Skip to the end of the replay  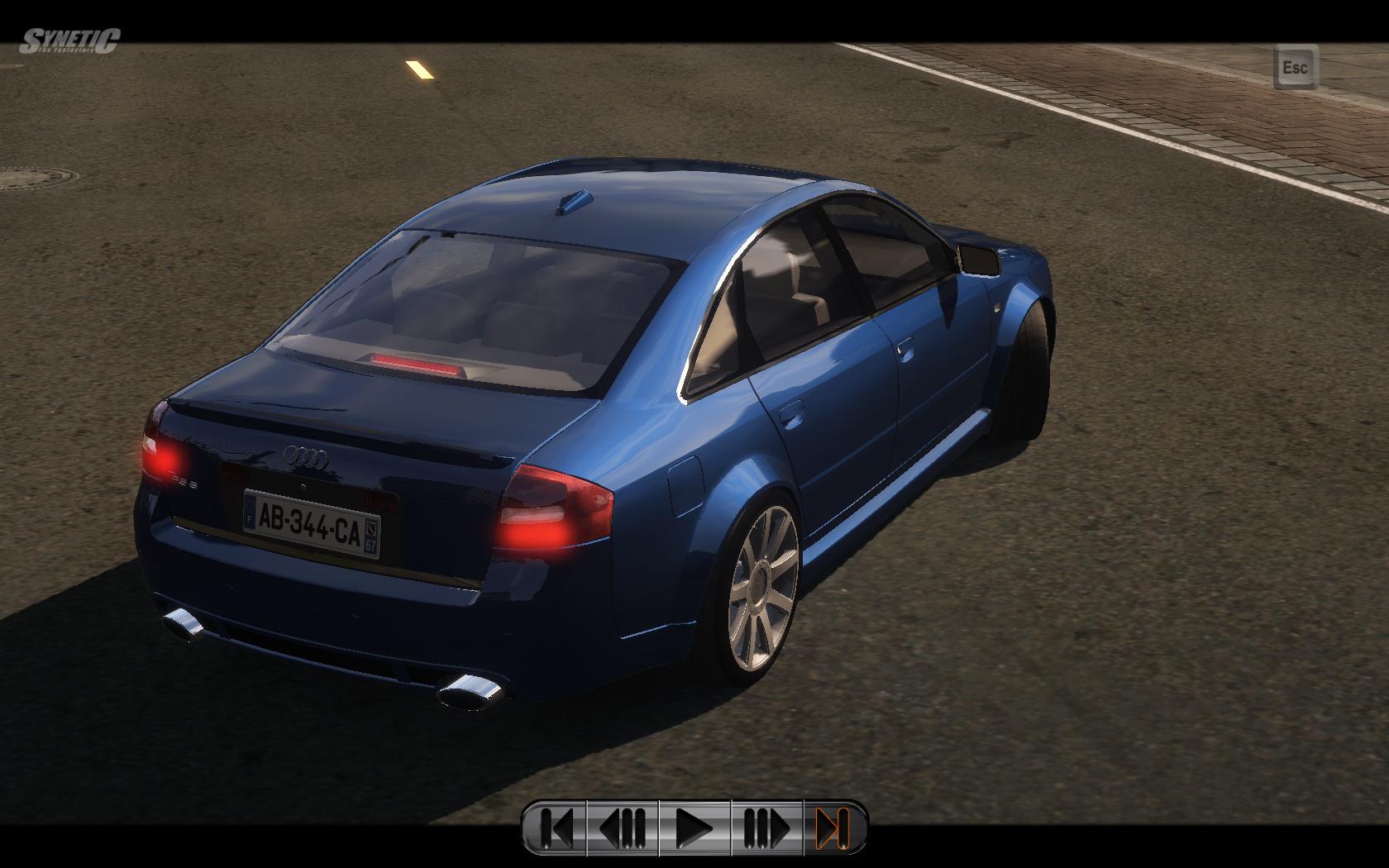point(833,827)
